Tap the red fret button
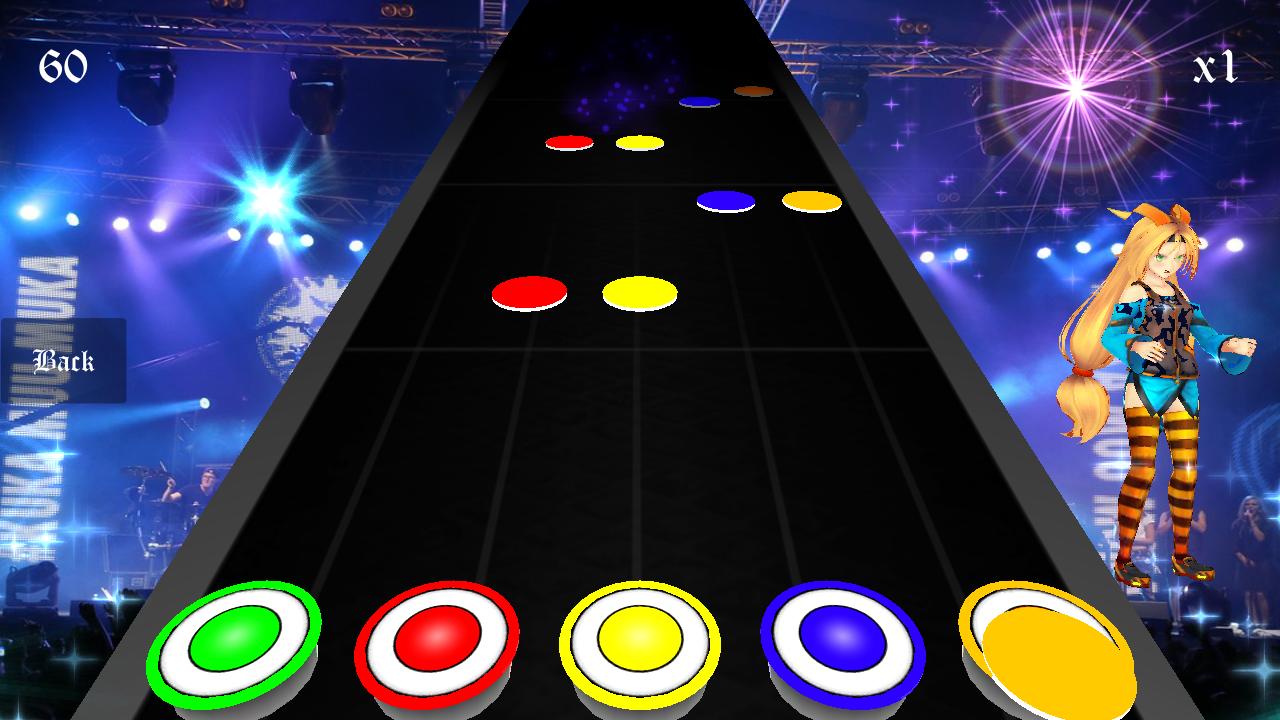This screenshot has width=1280, height=720. (437, 642)
